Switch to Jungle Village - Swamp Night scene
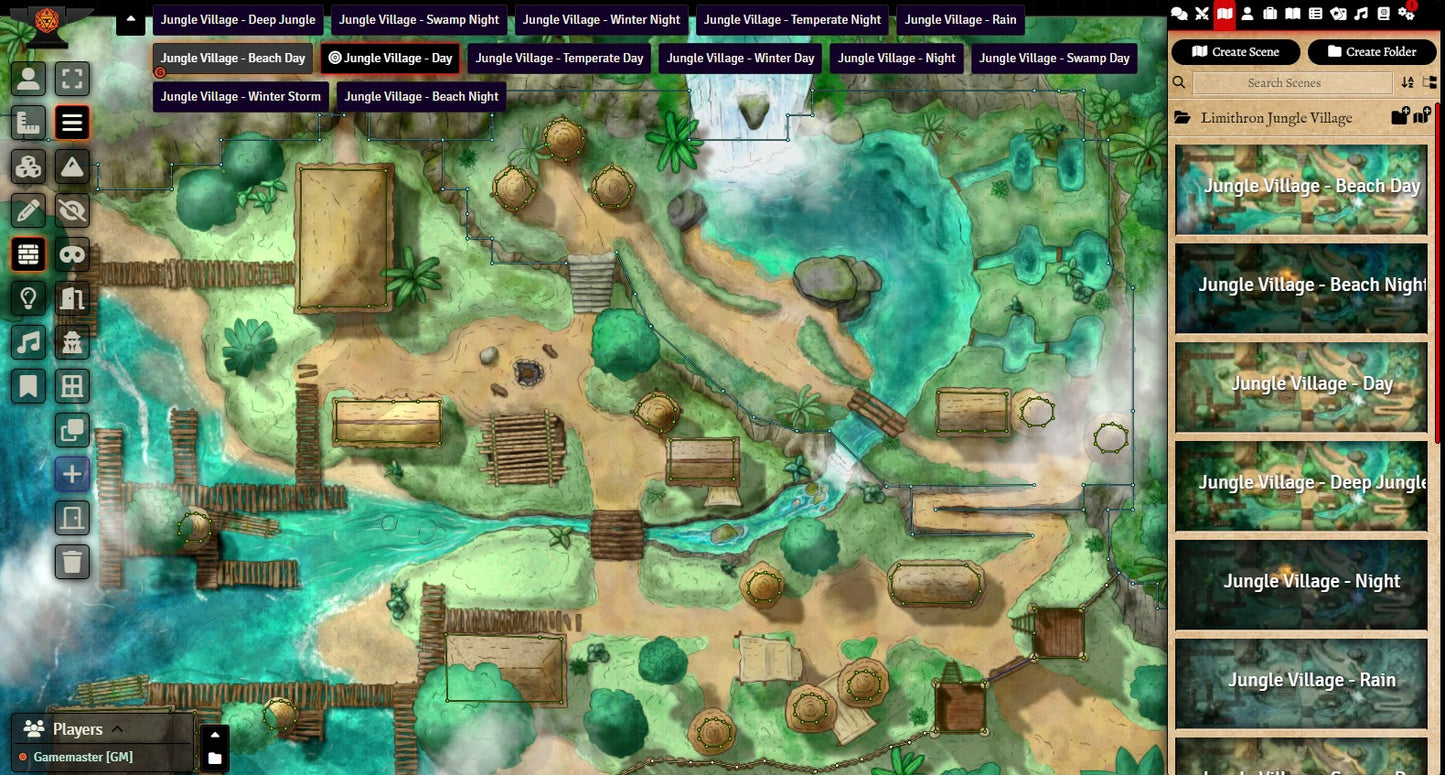This screenshot has height=775, width=1445. tap(419, 20)
